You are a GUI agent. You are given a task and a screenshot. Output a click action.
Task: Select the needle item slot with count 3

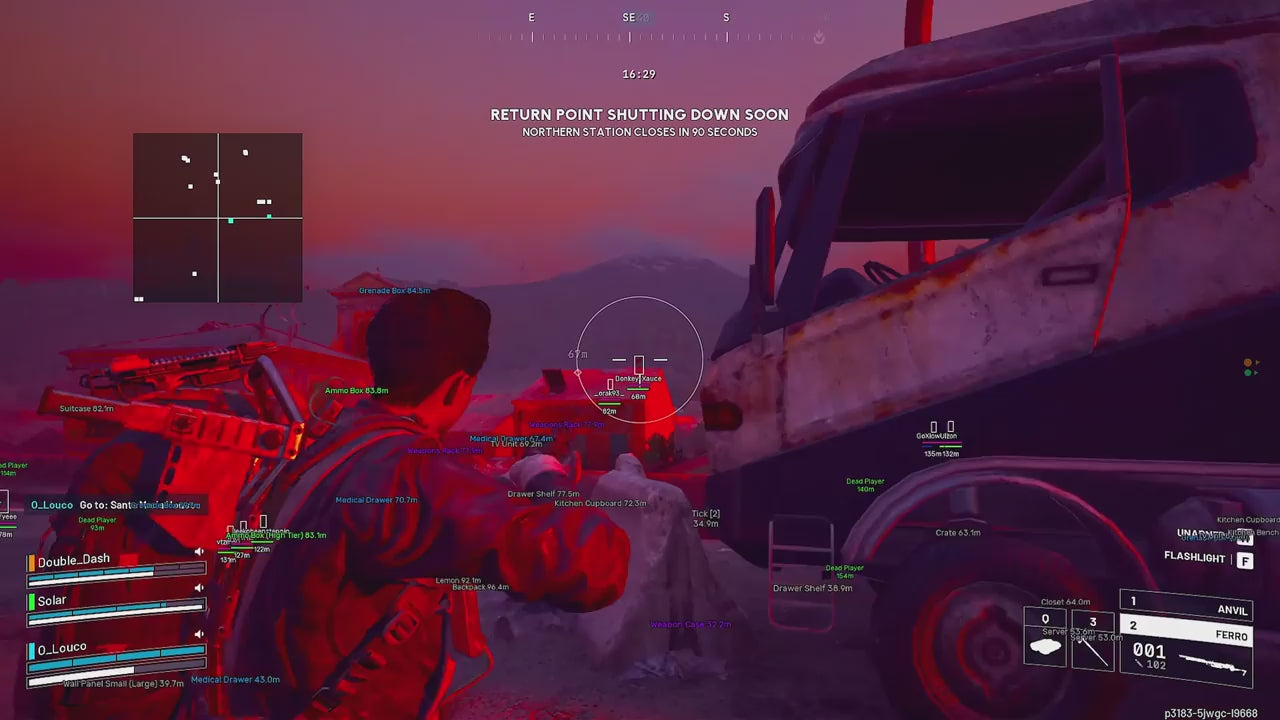pyautogui.click(x=1092, y=643)
